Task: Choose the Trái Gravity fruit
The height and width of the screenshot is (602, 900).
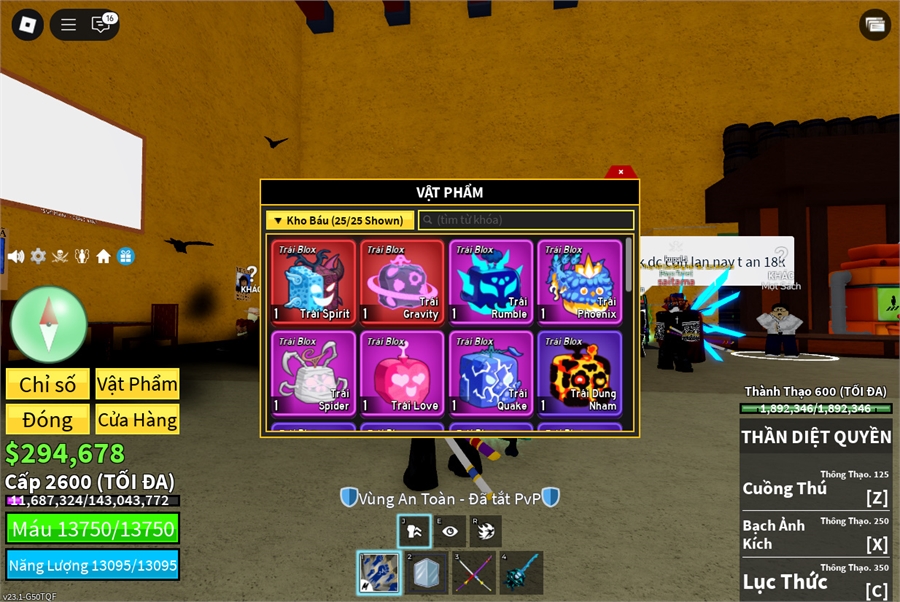Action: click(402, 282)
